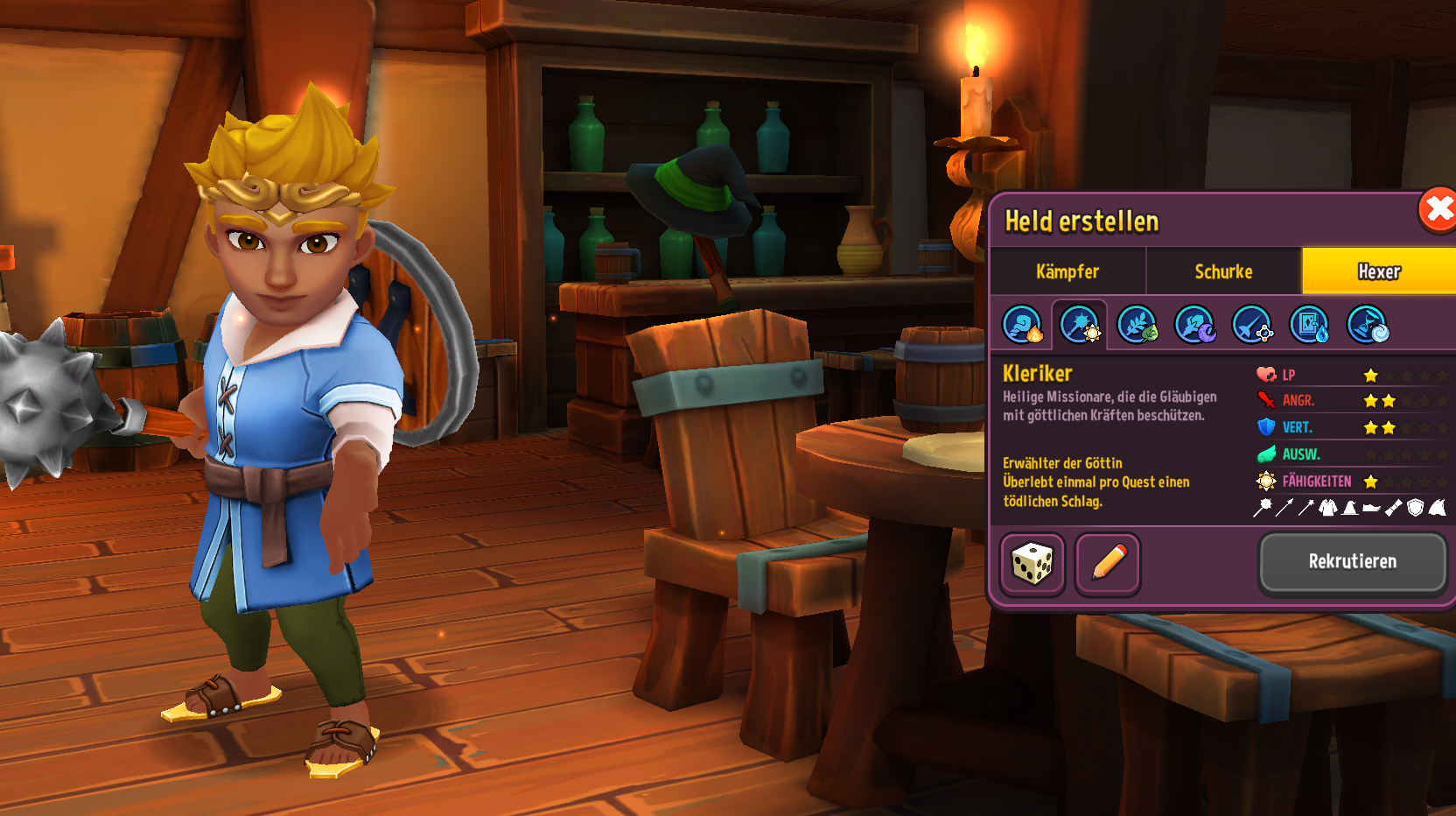Select the Kleriker mace and sun icon
Screen dimensions: 1456x816
pos(1080,325)
